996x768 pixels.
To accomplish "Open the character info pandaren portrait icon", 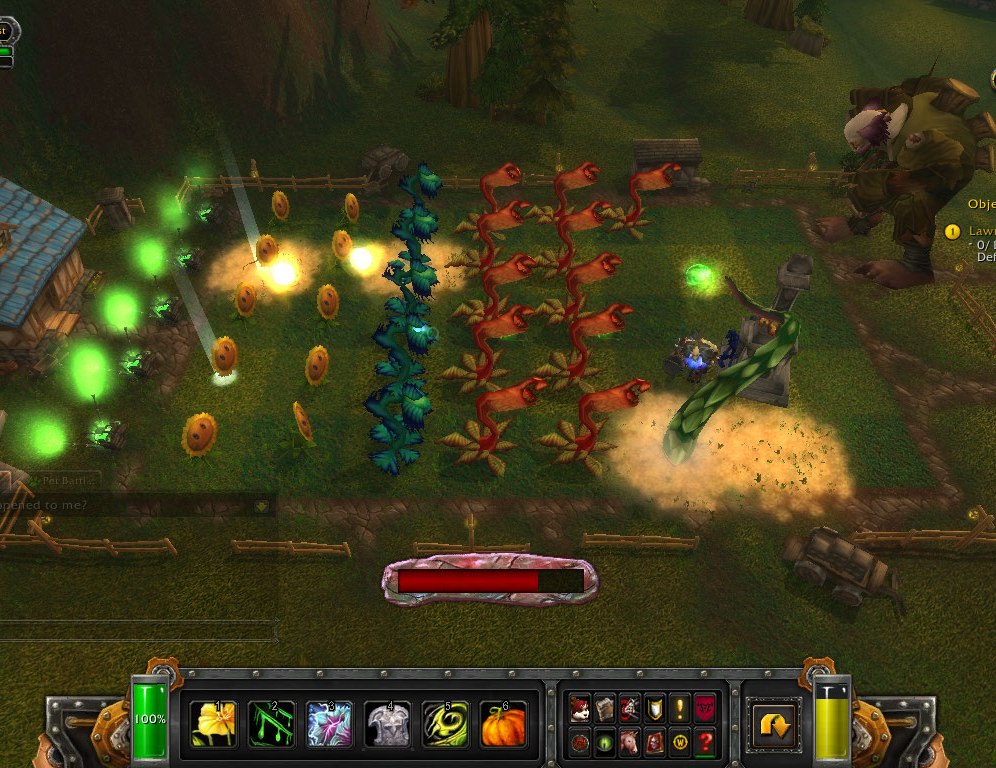I will [x=579, y=709].
